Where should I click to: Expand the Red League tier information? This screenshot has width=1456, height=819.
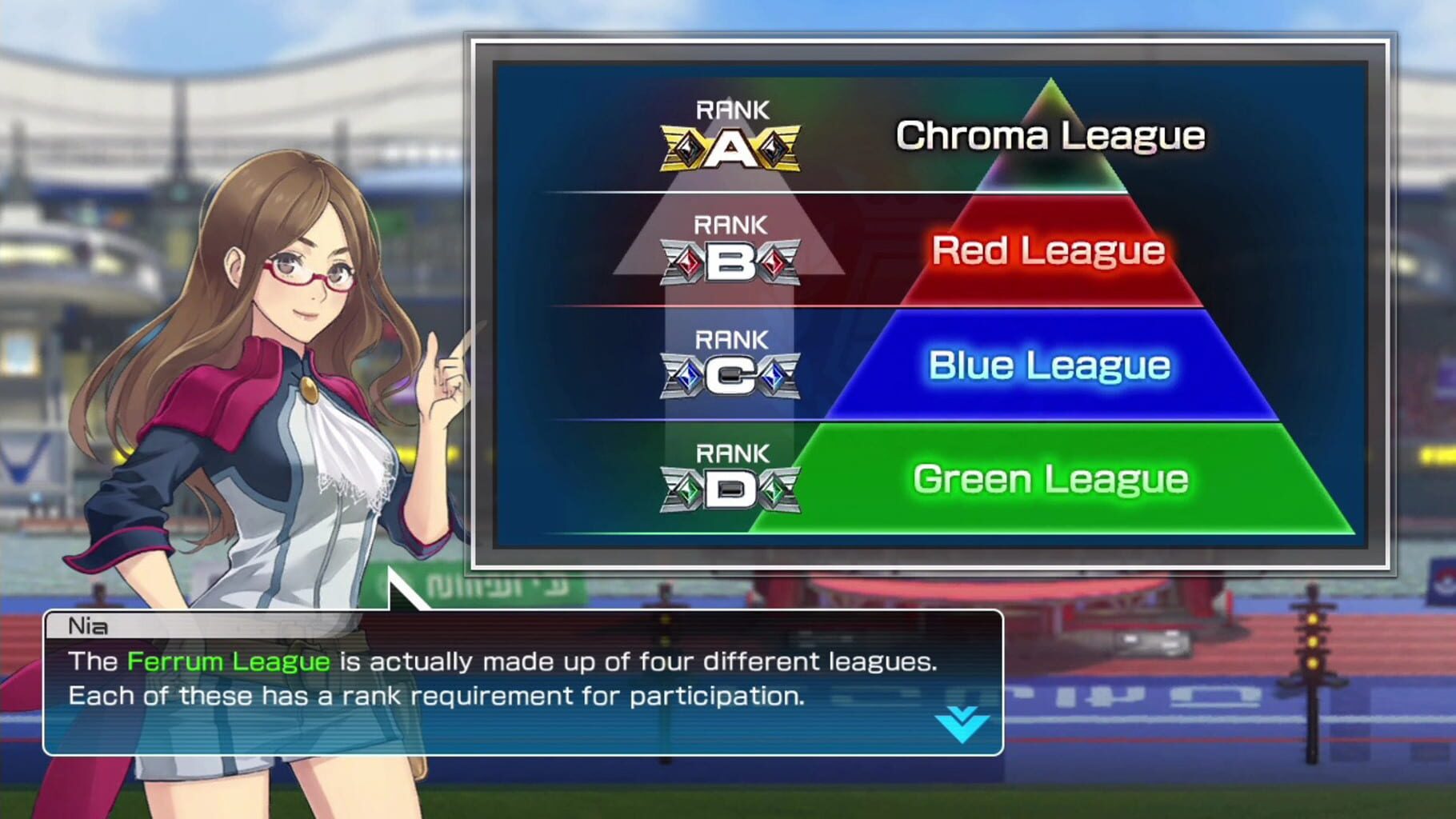(1048, 250)
